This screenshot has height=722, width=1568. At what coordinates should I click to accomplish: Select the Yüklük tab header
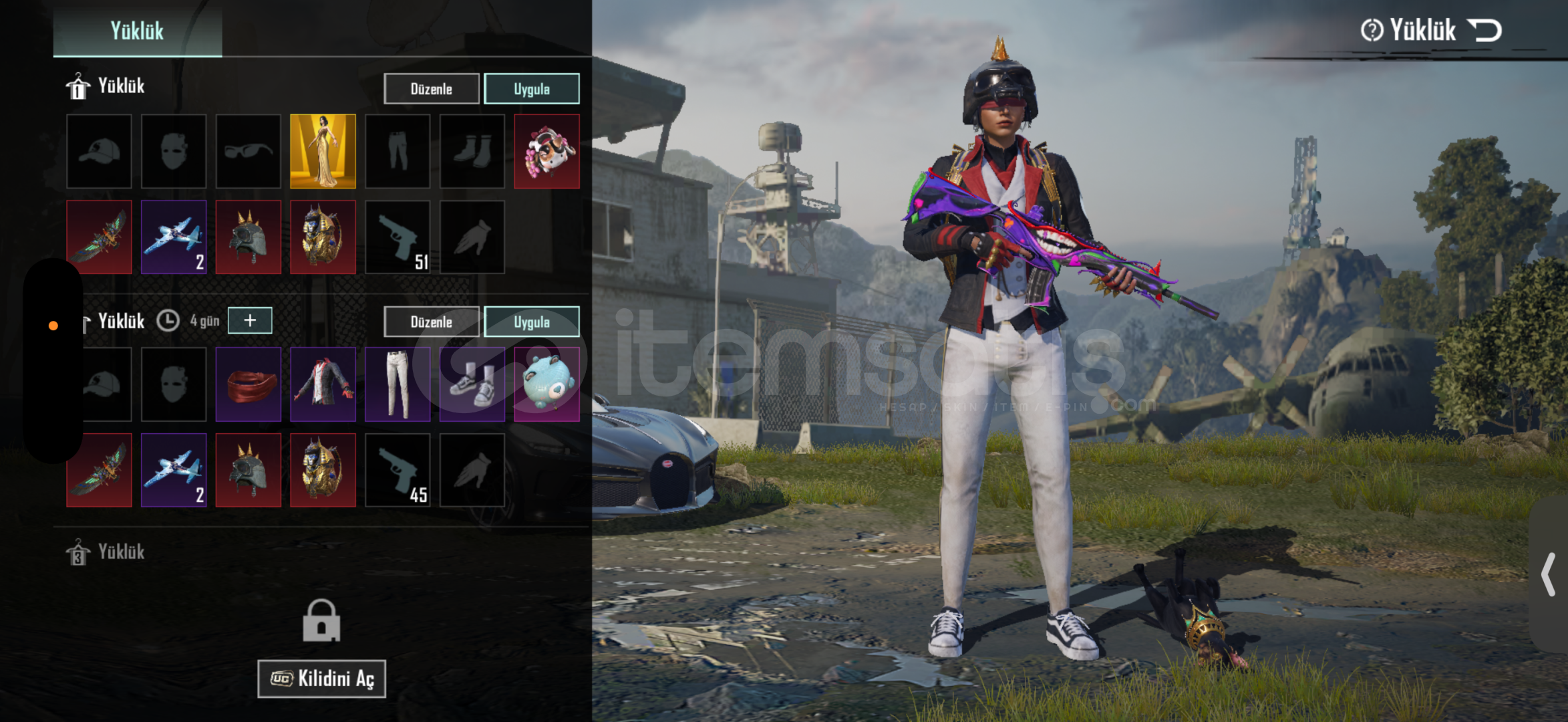[137, 31]
